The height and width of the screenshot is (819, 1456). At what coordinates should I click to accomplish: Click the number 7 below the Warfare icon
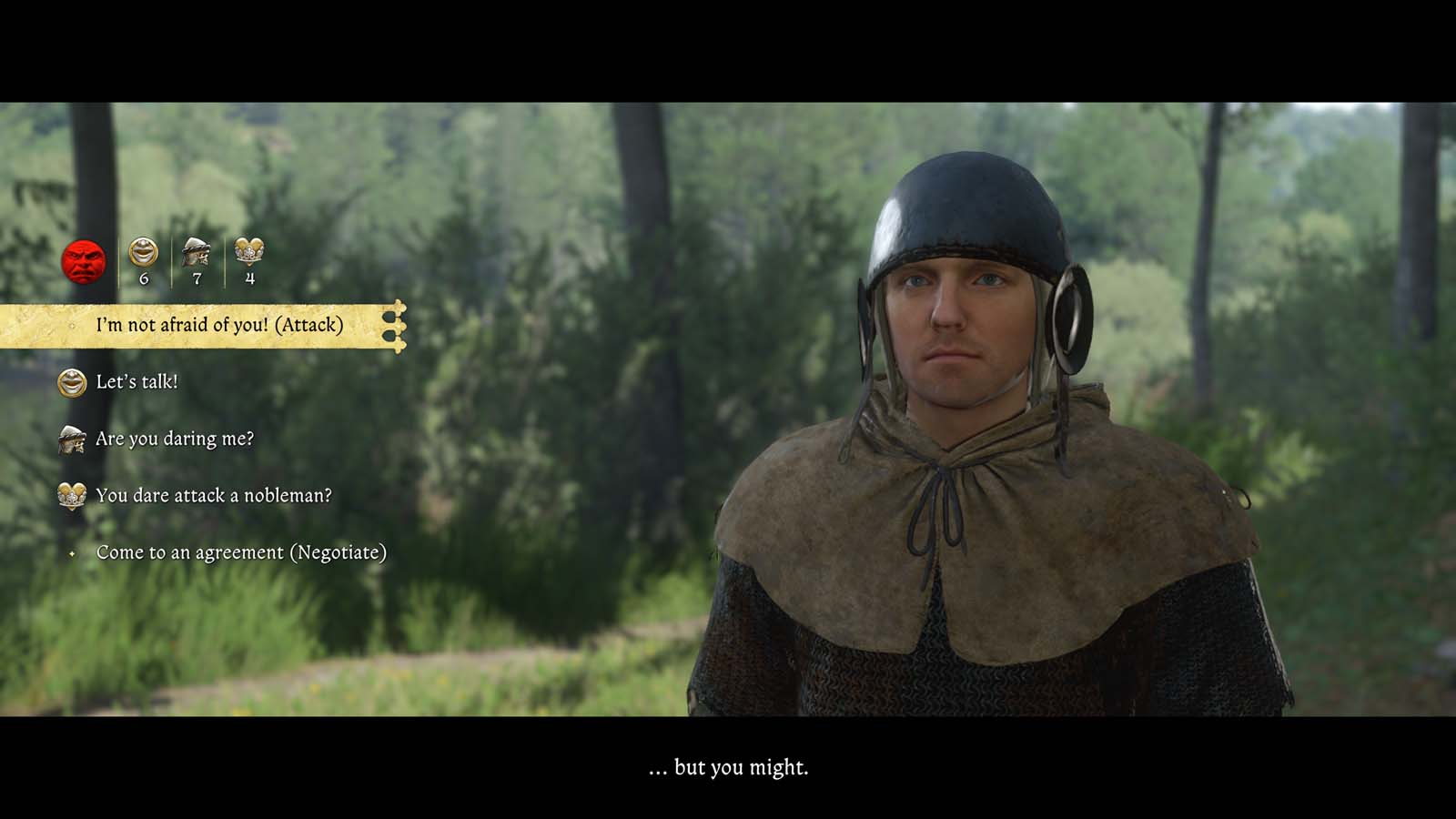tap(197, 278)
